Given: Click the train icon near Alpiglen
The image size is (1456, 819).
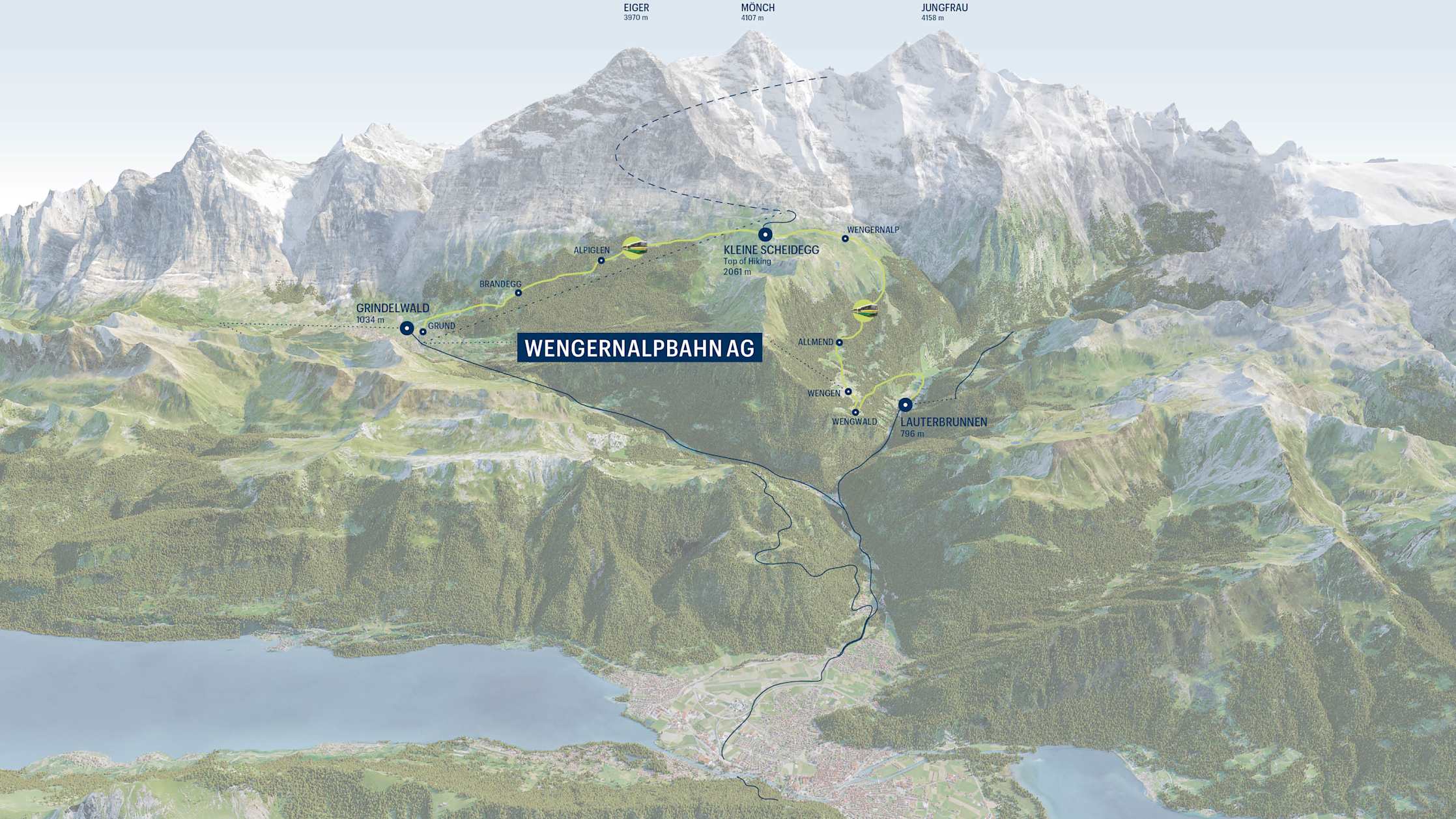Looking at the screenshot, I should pyautogui.click(x=635, y=247).
